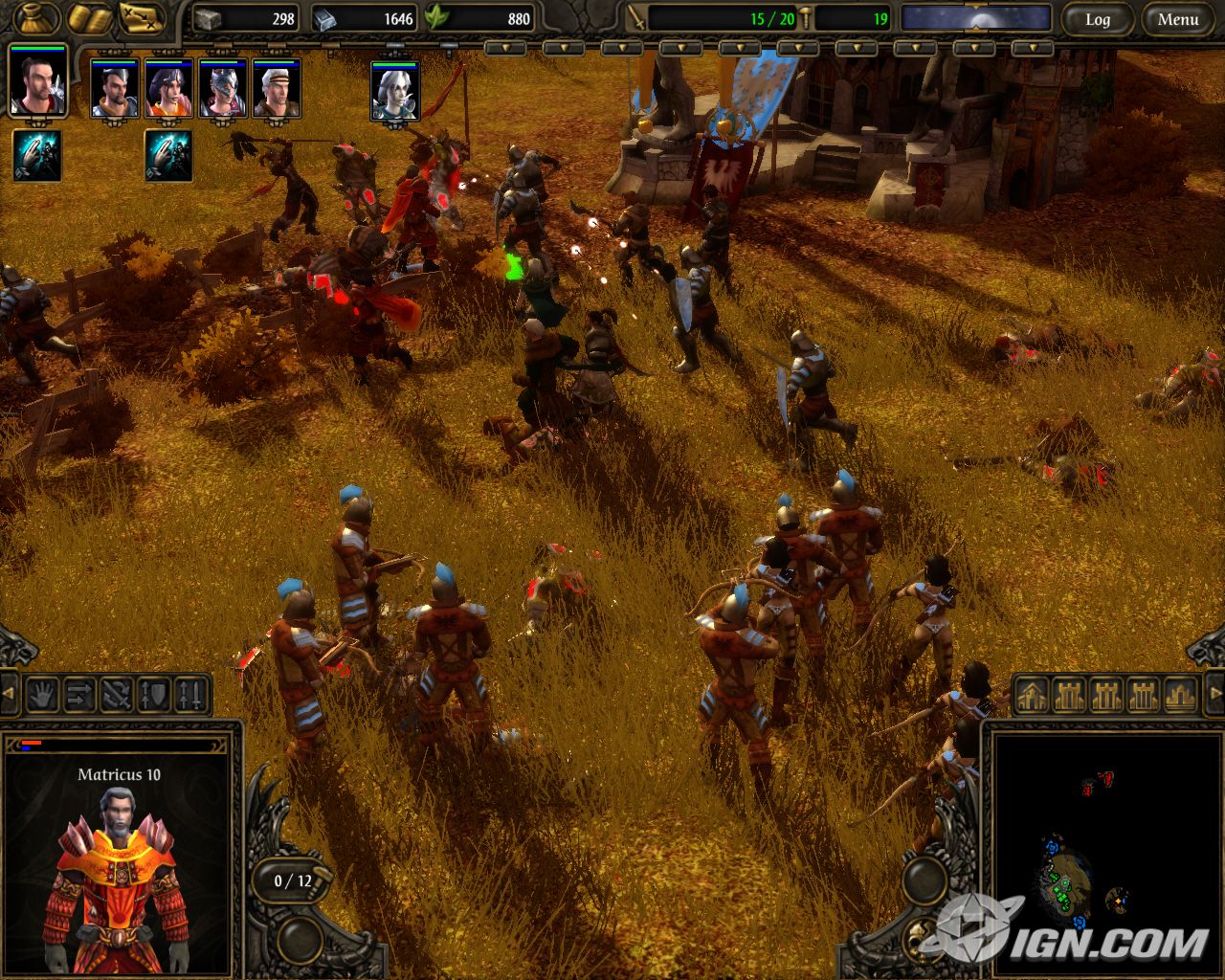Select the Hand stop-command icon
This screenshot has width=1225, height=980.
[42, 692]
